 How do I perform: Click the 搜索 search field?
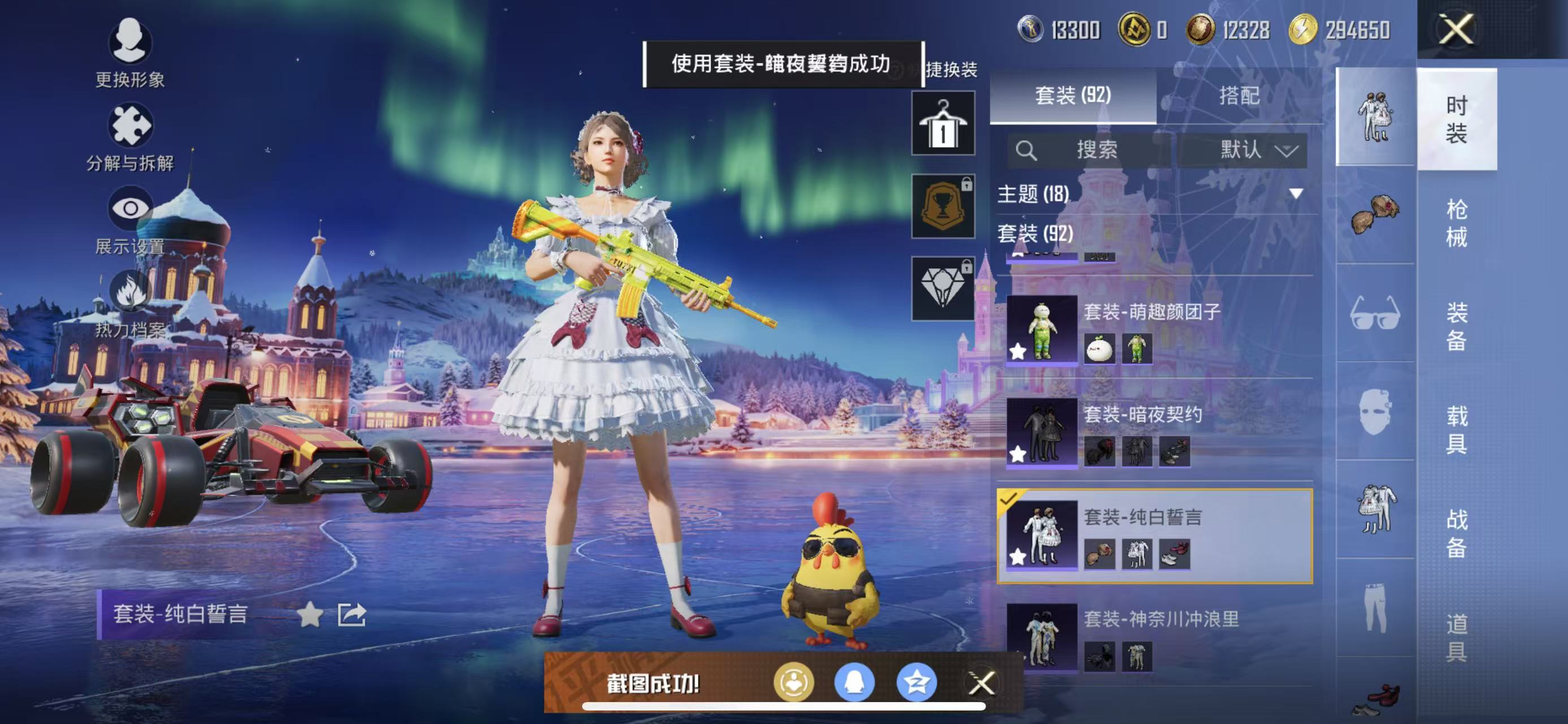pos(1090,150)
